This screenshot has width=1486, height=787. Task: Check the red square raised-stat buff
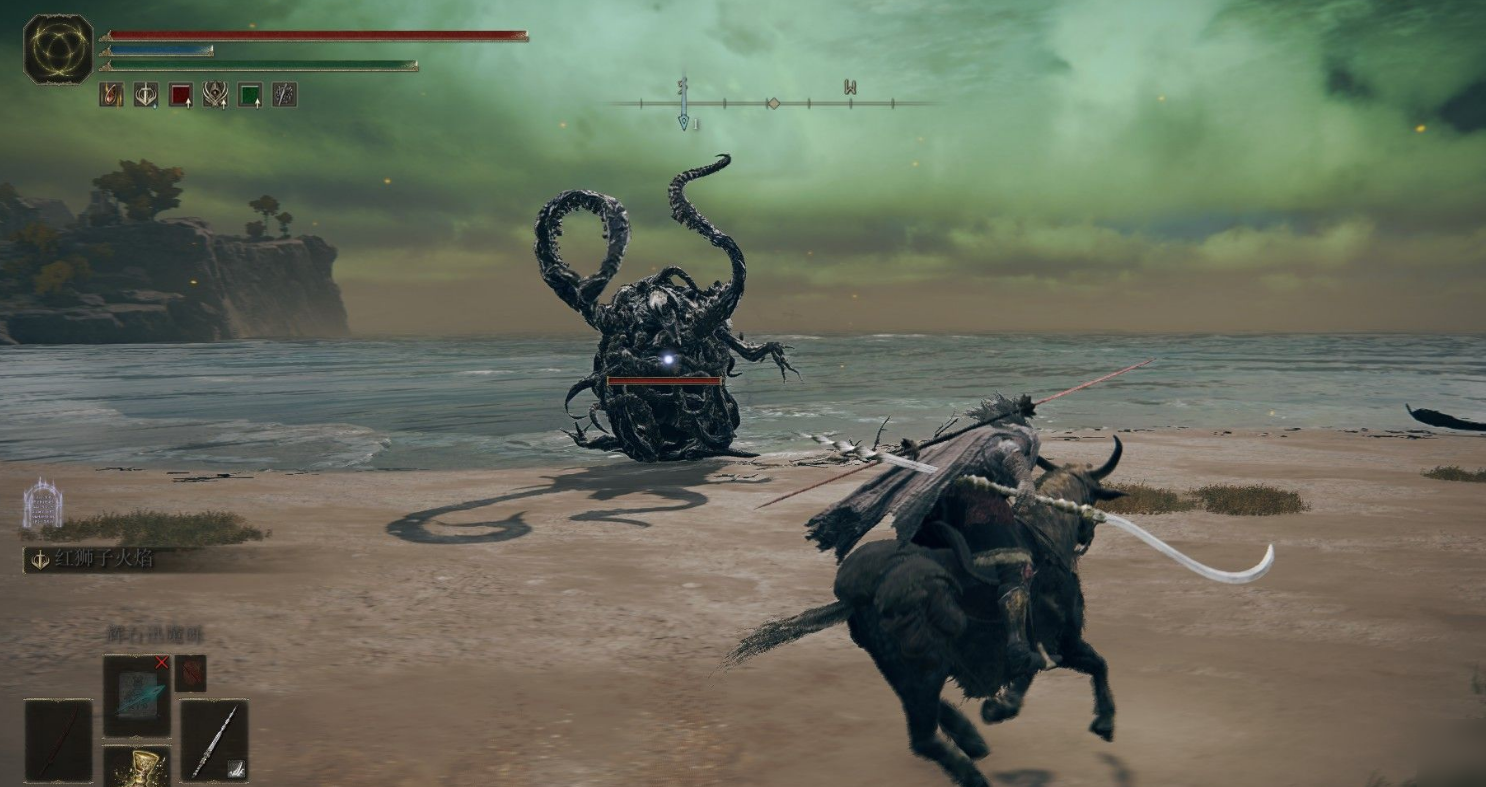coord(181,95)
